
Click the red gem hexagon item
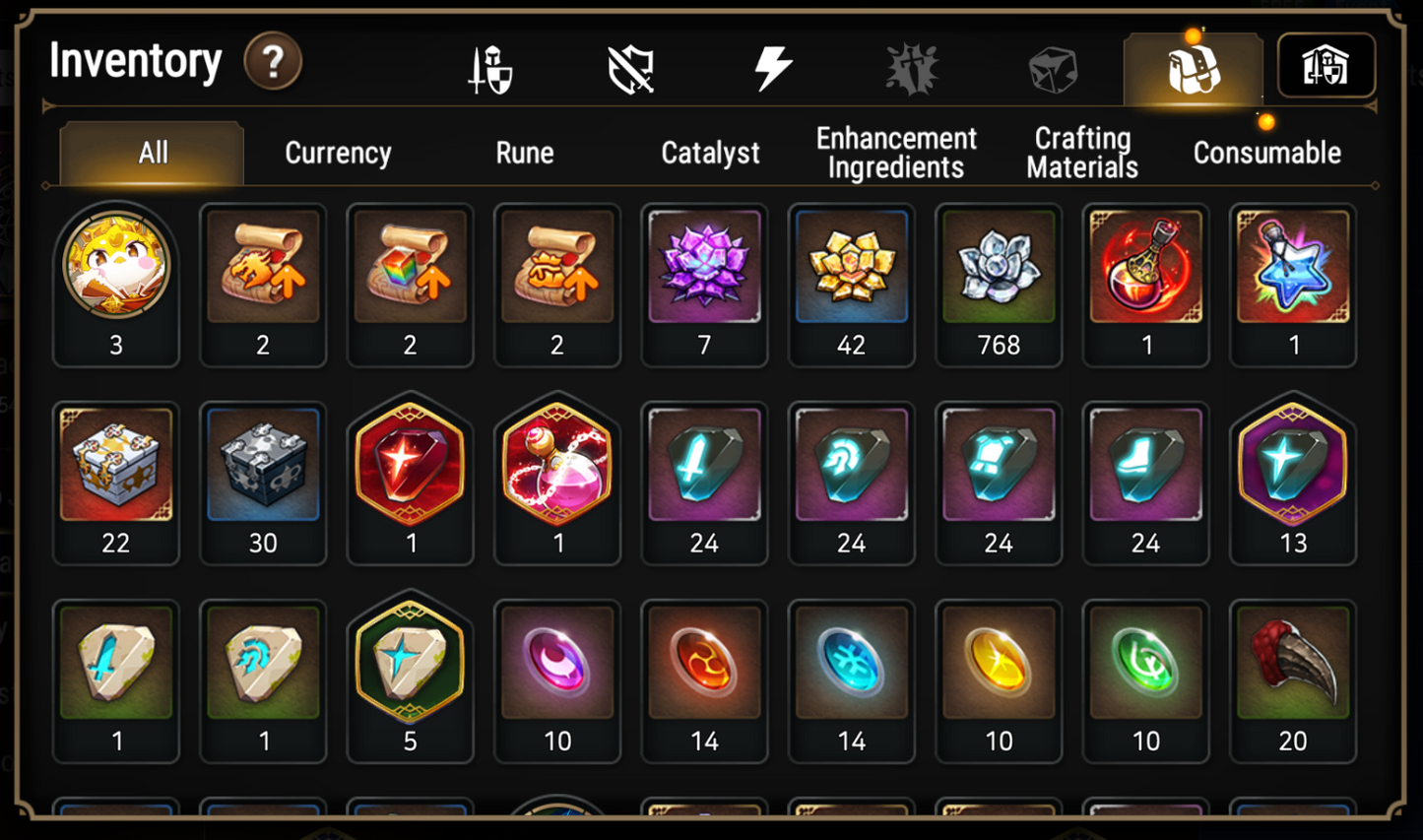pyautogui.click(x=411, y=465)
